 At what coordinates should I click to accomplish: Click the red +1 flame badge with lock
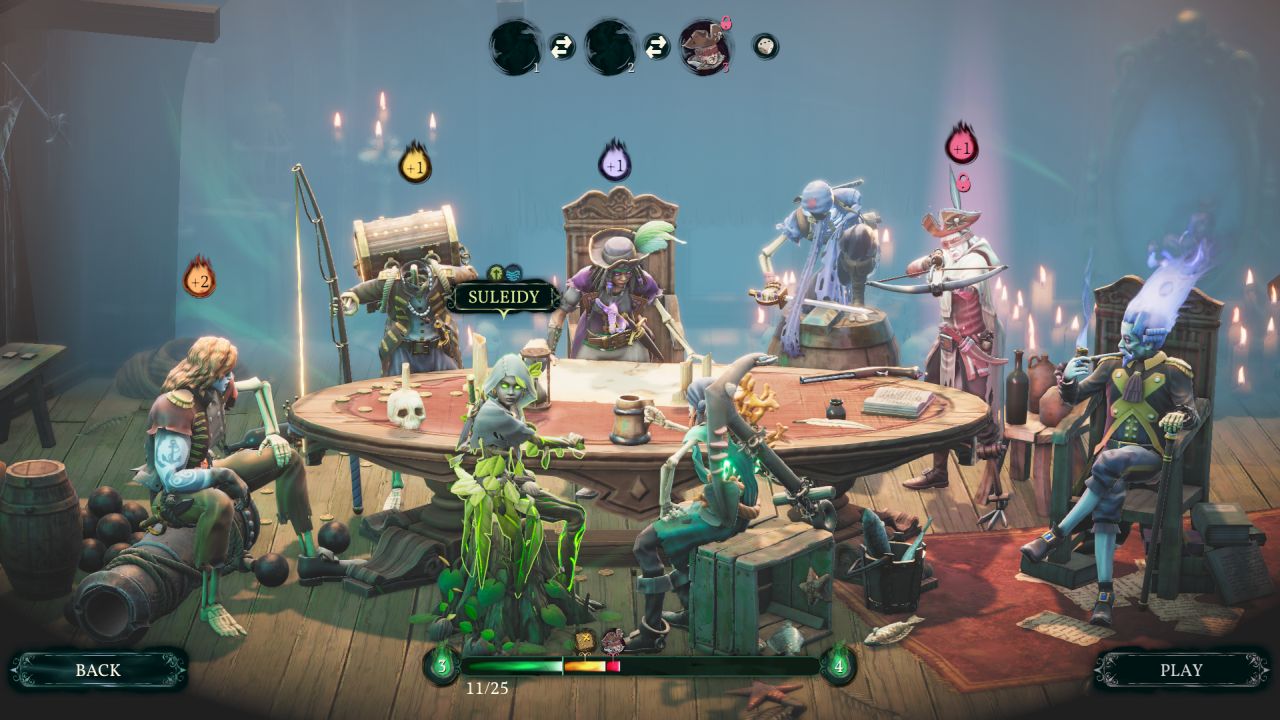(x=961, y=146)
